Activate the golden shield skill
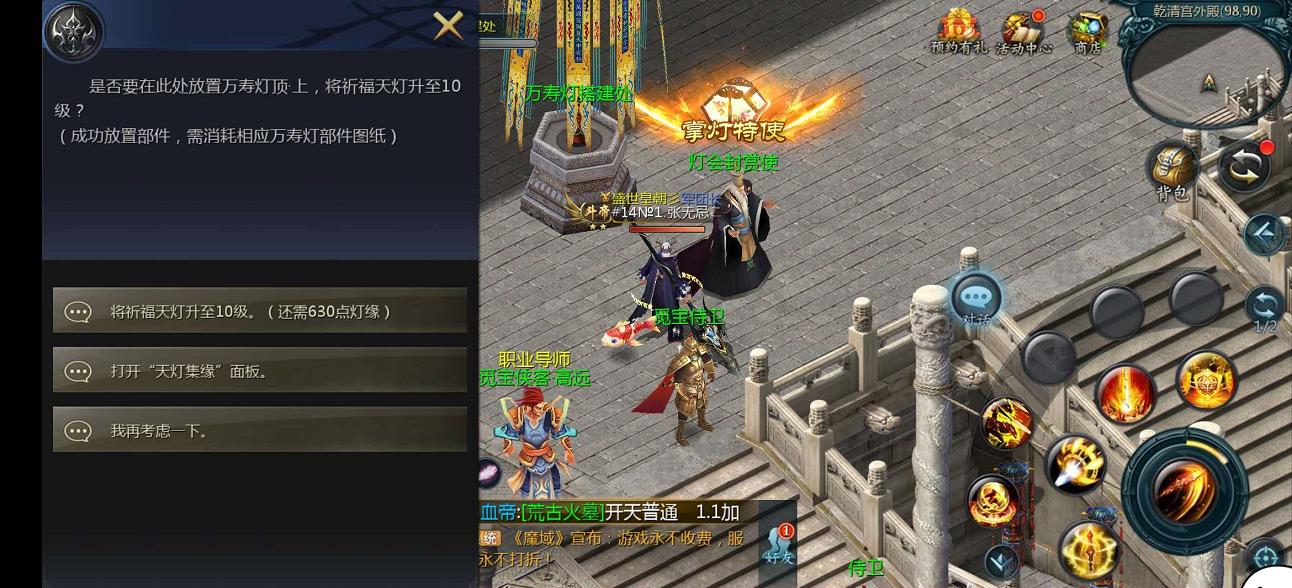 pos(1206,380)
